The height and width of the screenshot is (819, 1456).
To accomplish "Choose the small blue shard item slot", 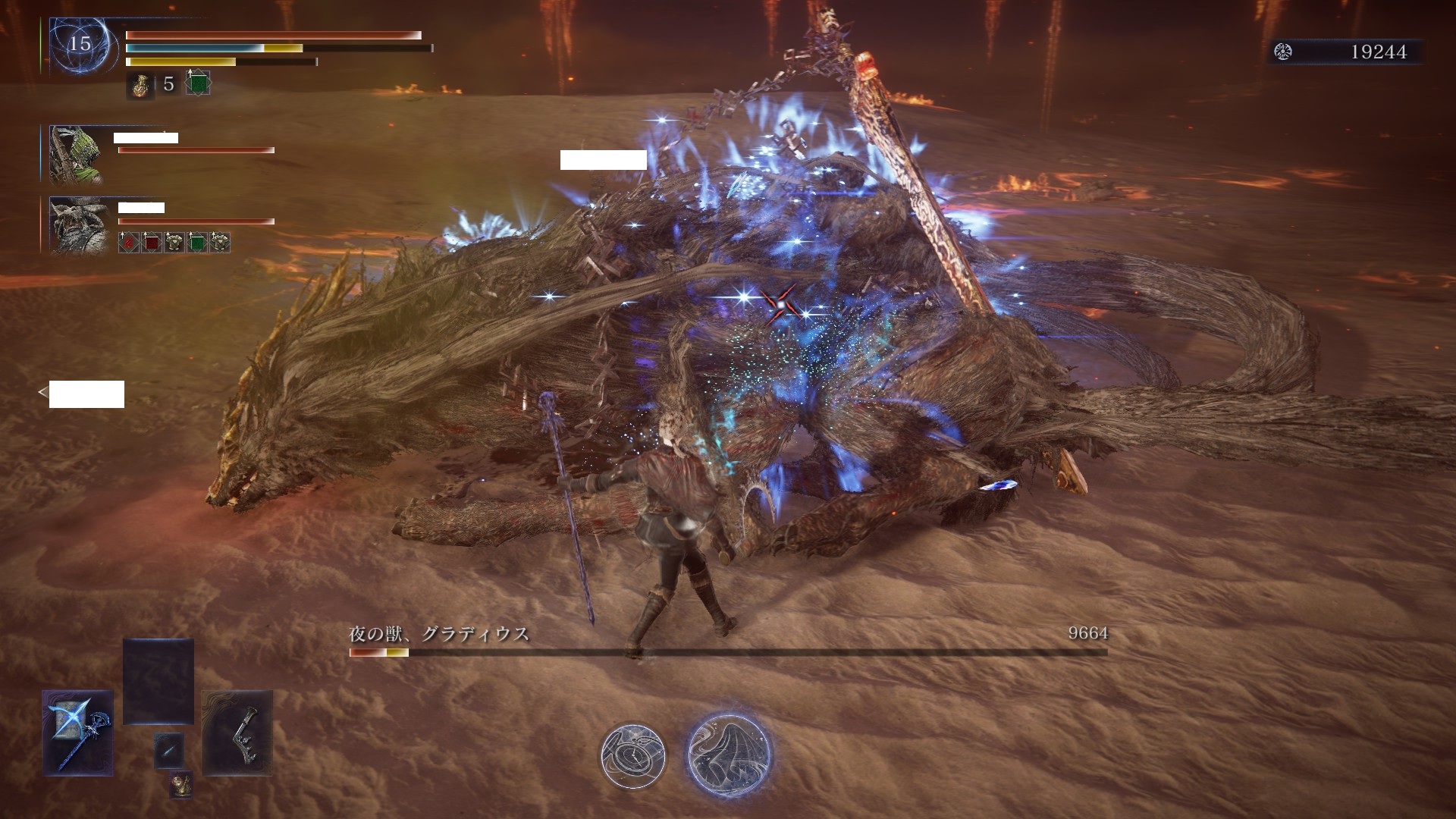I will [168, 749].
